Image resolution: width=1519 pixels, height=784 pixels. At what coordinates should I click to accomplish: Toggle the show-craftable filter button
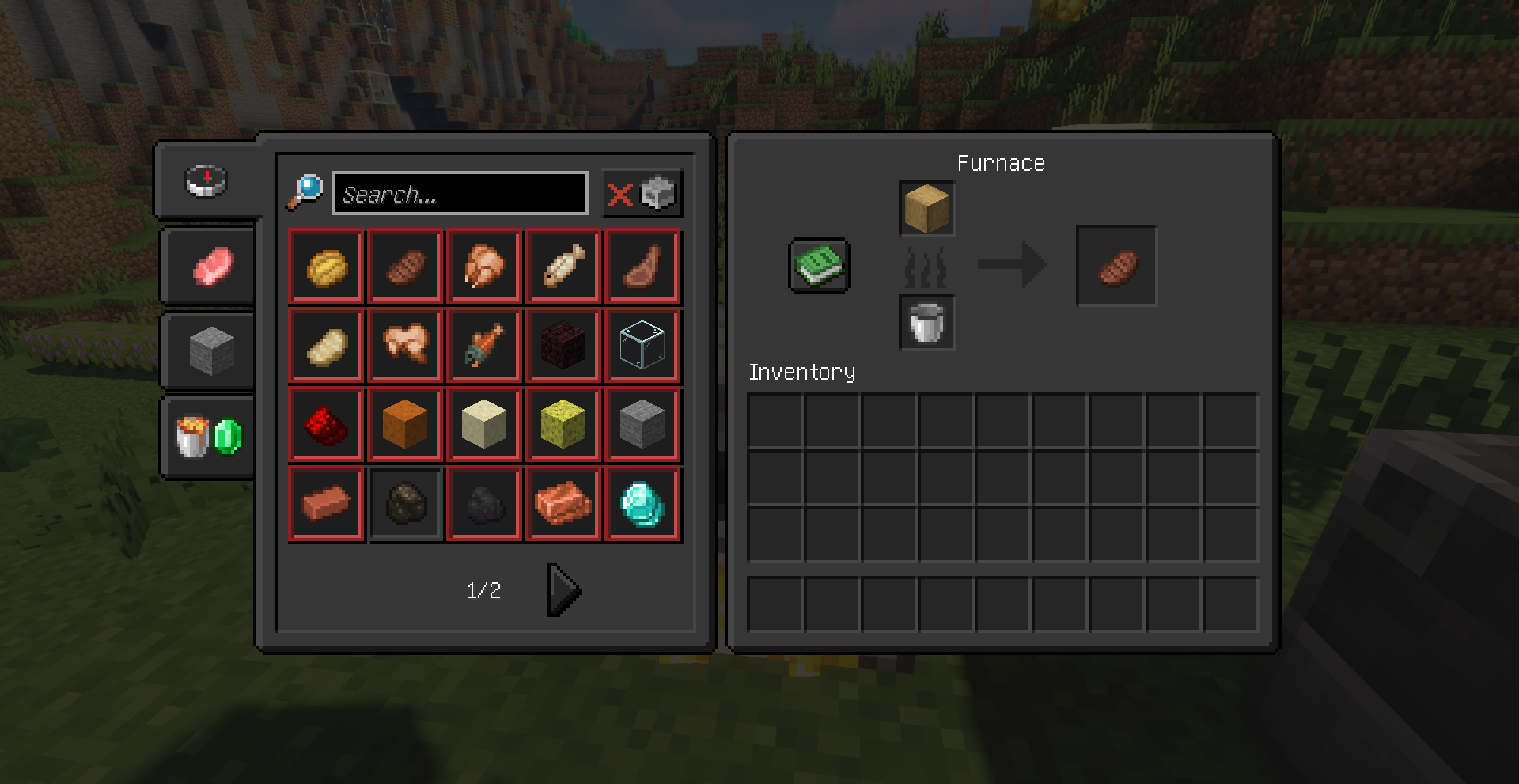pos(642,193)
